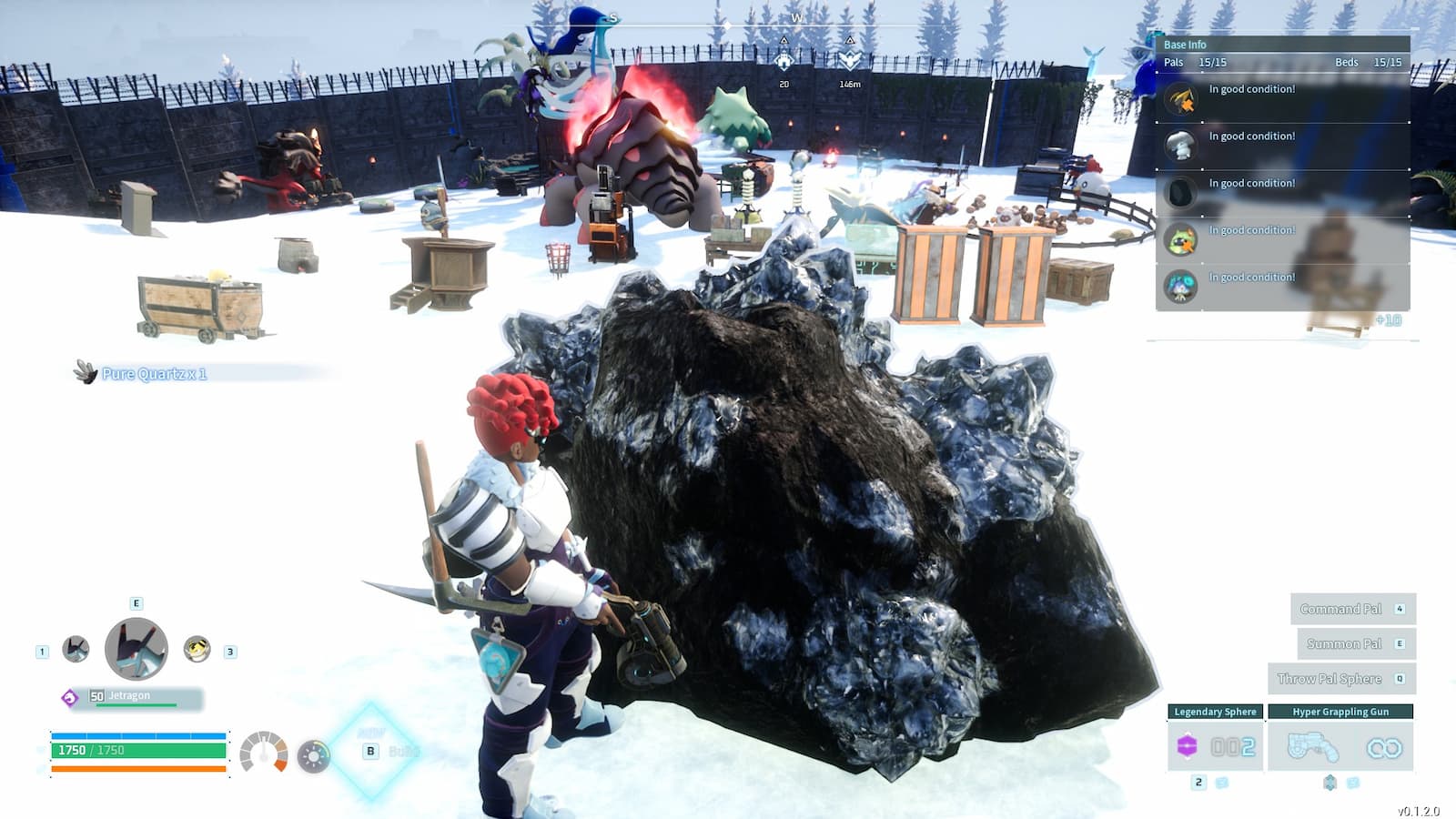Screen dimensions: 1456x819
Task: Select the Jetragon pal portrait in slot E
Action: (x=136, y=649)
